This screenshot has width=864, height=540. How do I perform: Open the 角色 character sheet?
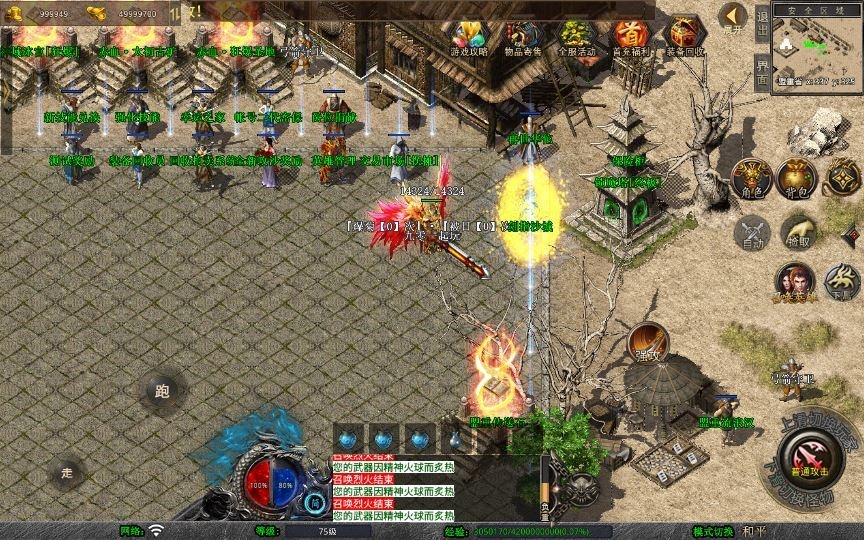(x=751, y=177)
